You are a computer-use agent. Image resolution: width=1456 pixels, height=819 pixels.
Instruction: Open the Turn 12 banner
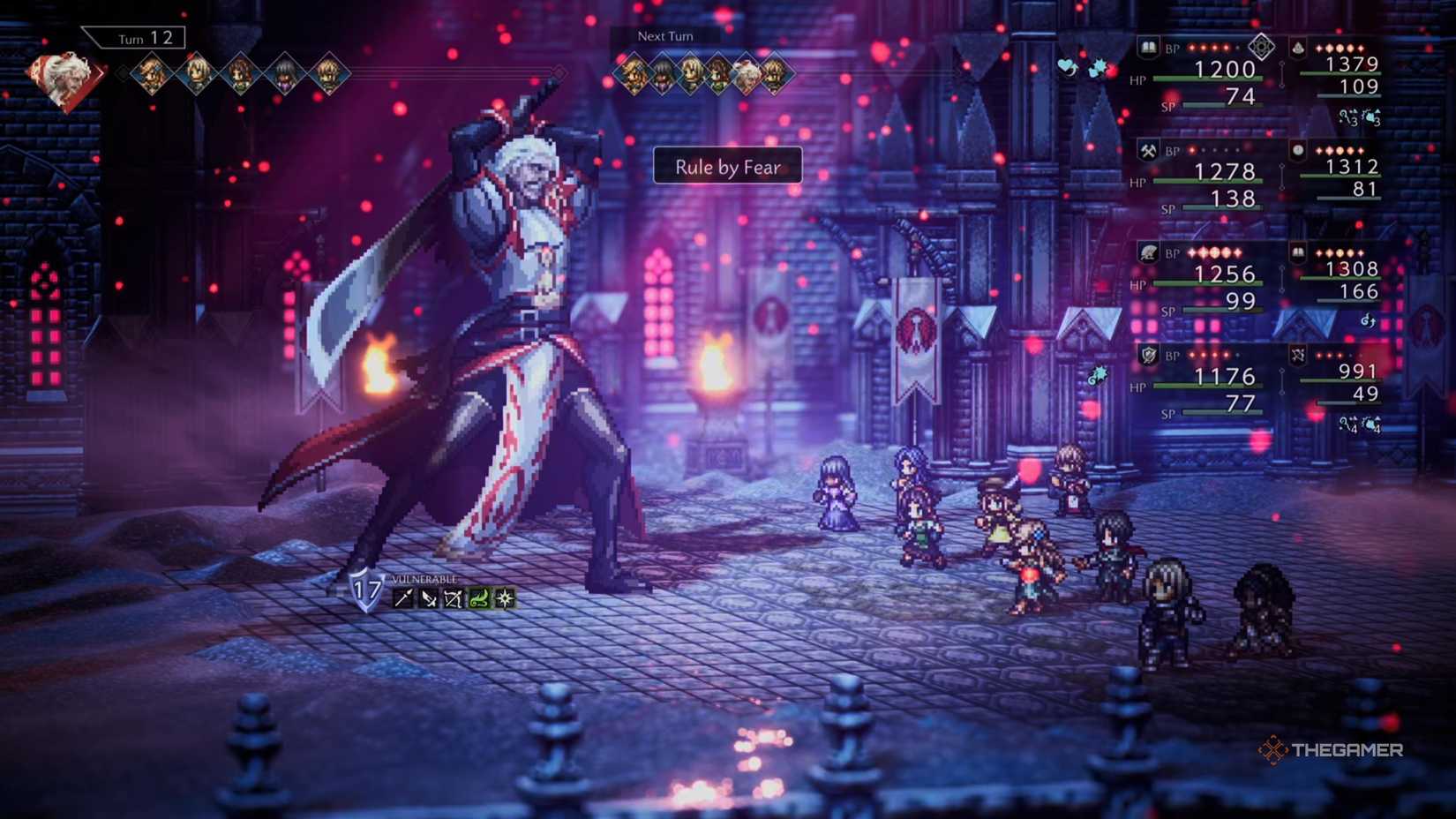tap(134, 38)
